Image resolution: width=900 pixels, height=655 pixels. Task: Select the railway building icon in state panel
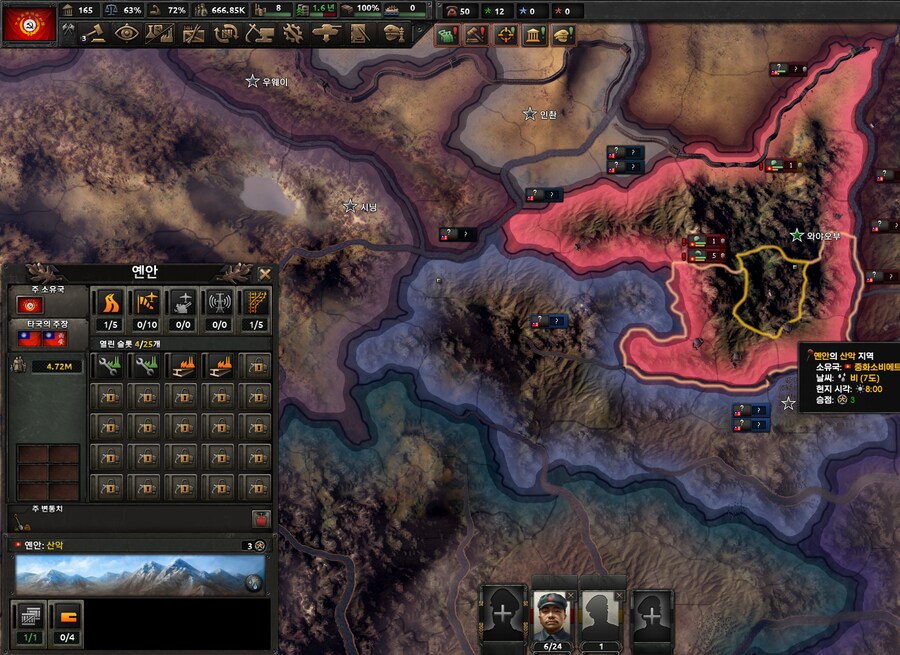pos(256,303)
